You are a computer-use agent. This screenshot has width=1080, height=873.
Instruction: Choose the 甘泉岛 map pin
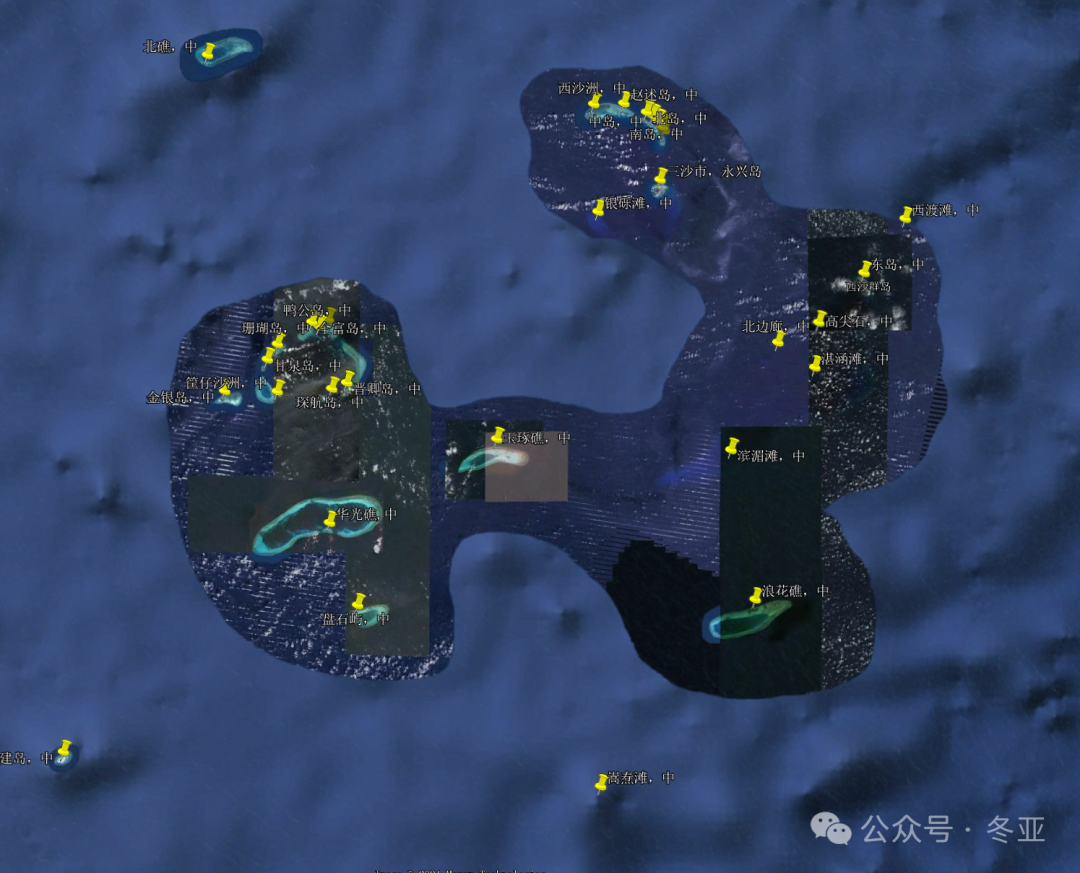pos(268,356)
